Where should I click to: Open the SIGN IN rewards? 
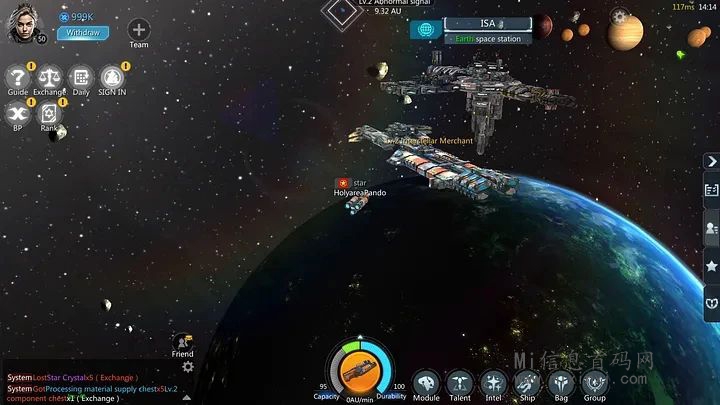[x=112, y=76]
